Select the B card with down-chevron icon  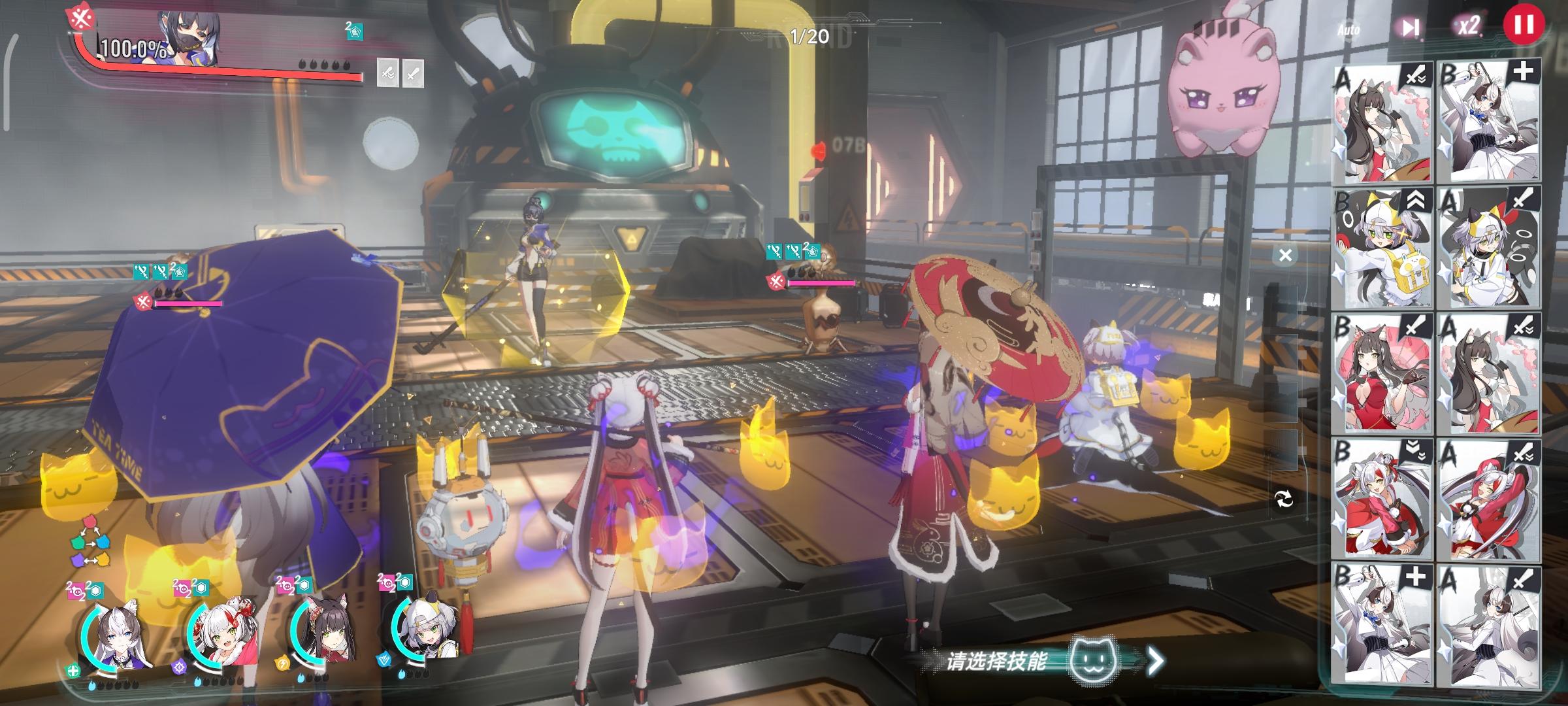1382,498
